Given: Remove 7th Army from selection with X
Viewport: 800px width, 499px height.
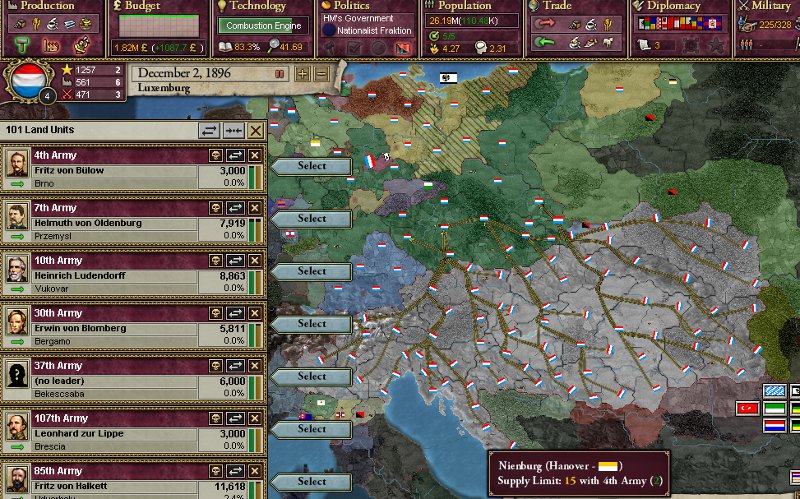Looking at the screenshot, I should (x=255, y=208).
